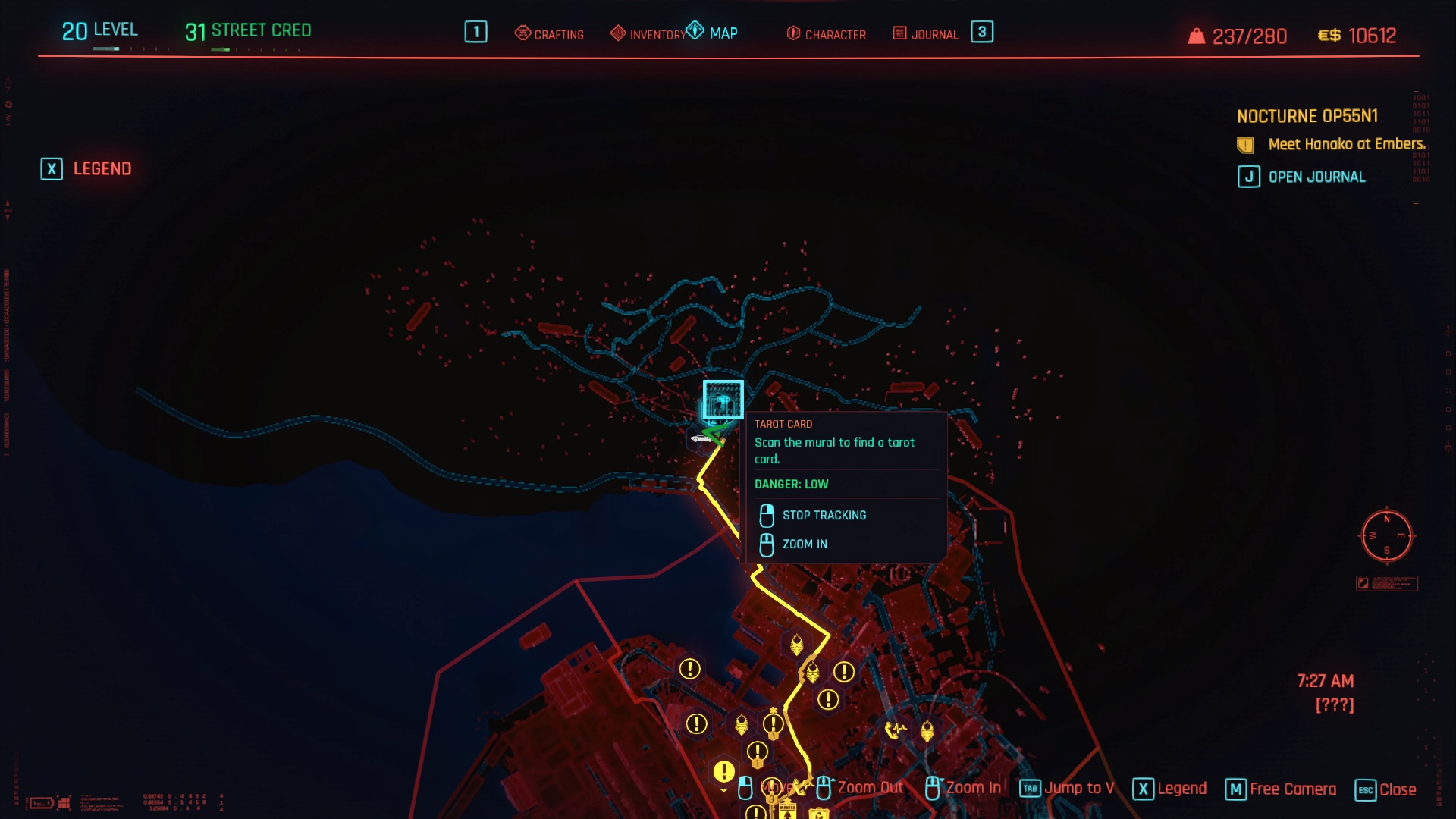Choose Zoom In in tarot card tooltip
1456x819 pixels.
[x=804, y=544]
